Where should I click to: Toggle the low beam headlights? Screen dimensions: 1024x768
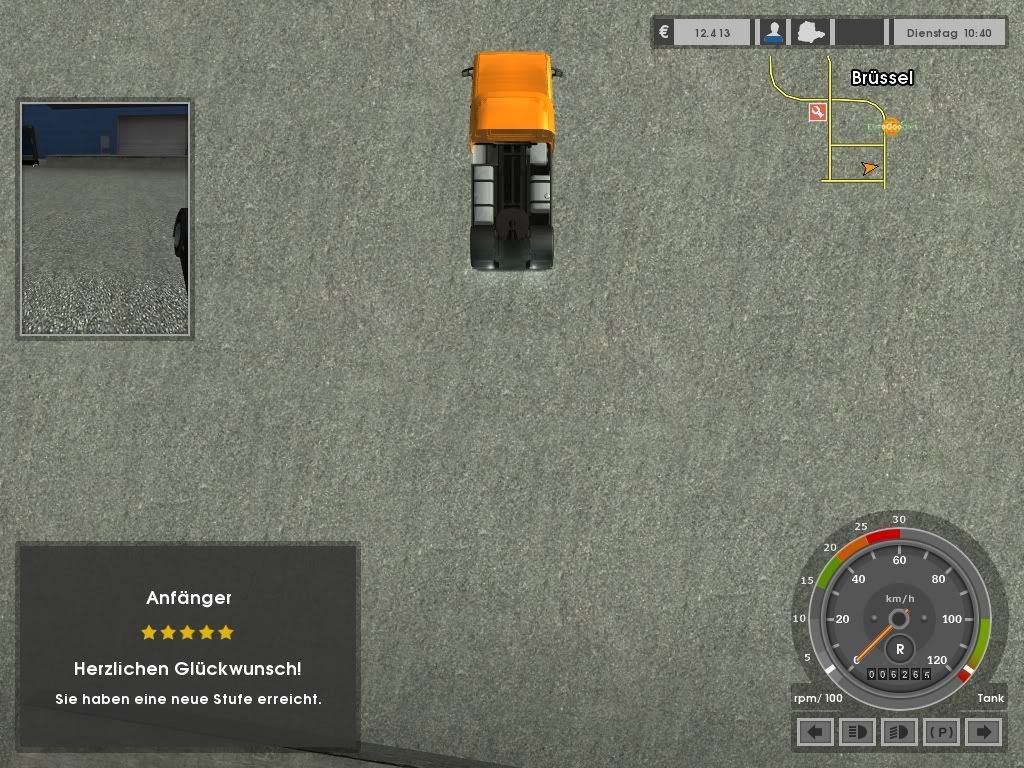pos(899,732)
